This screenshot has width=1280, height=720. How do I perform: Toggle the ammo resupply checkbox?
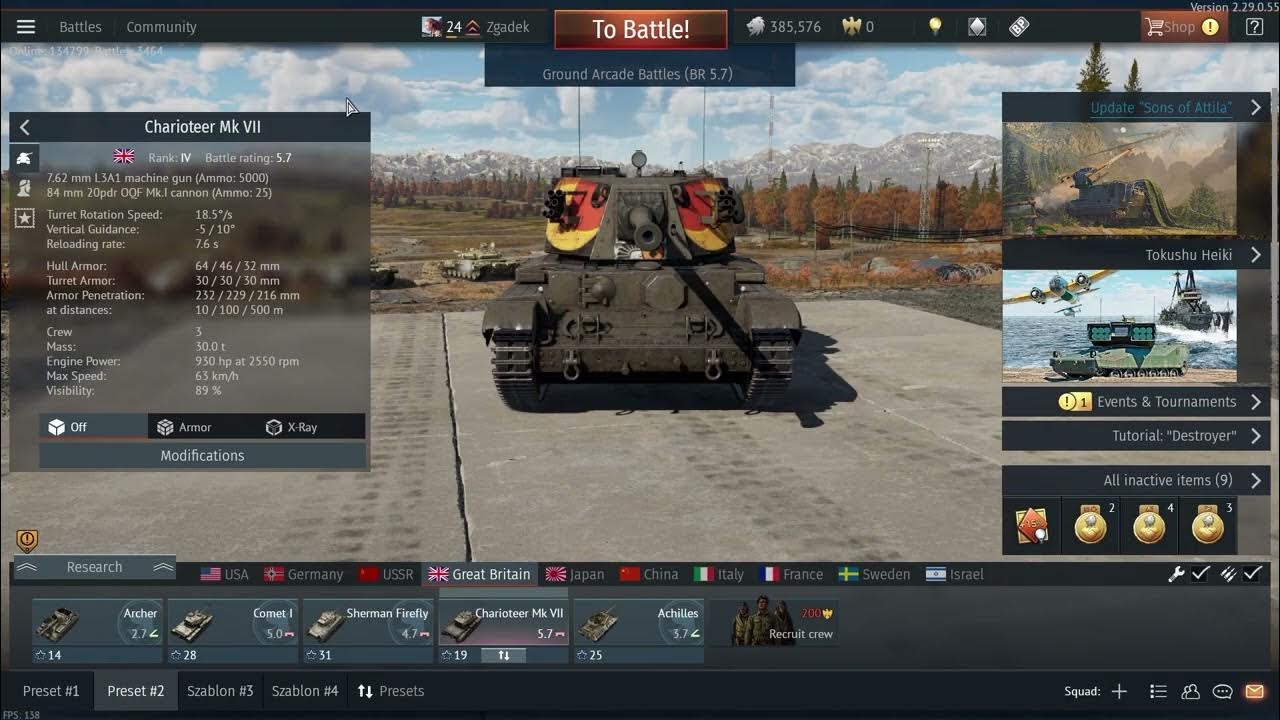(1253, 574)
